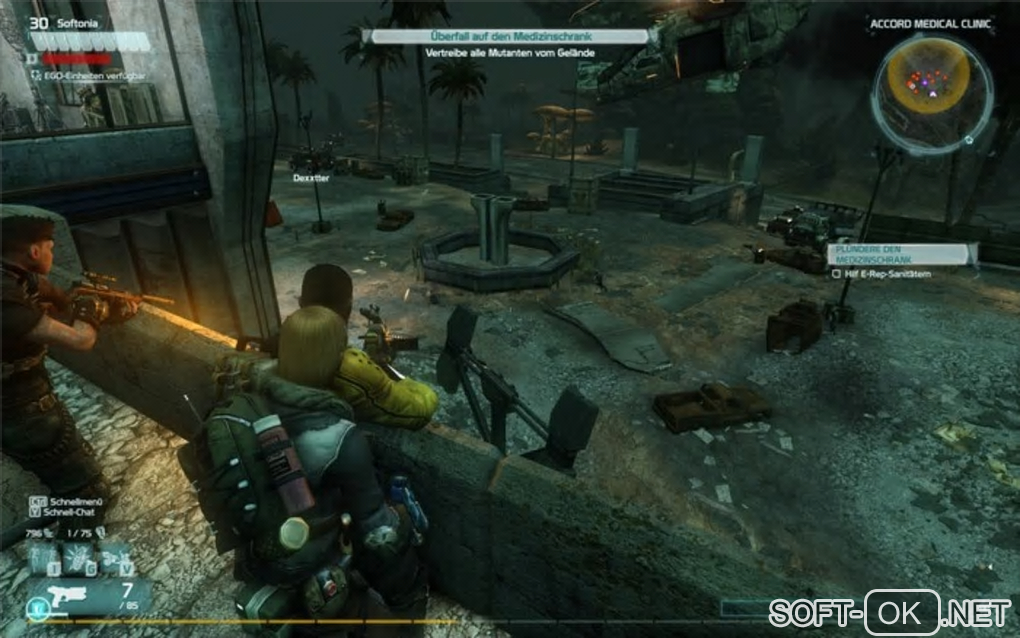Viewport: 1020px width, 638px height.
Task: Click the Hilf E-Rep-Sanitätern objective checkbox
Action: 836,270
